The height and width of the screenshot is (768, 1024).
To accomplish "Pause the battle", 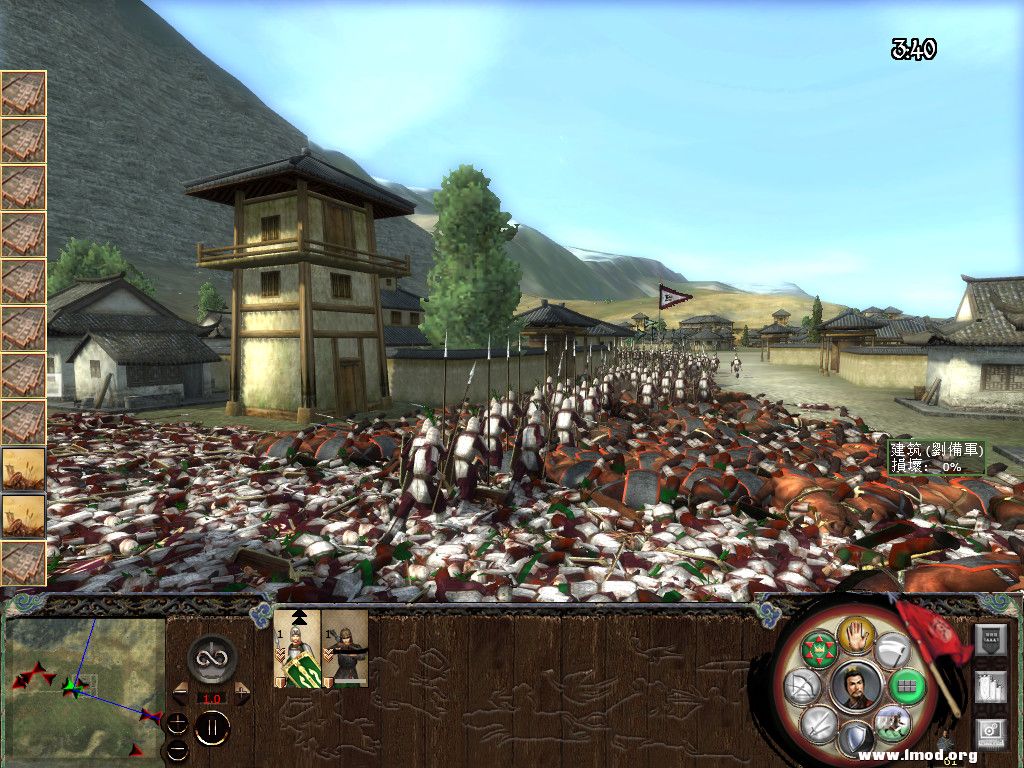I will click(212, 726).
